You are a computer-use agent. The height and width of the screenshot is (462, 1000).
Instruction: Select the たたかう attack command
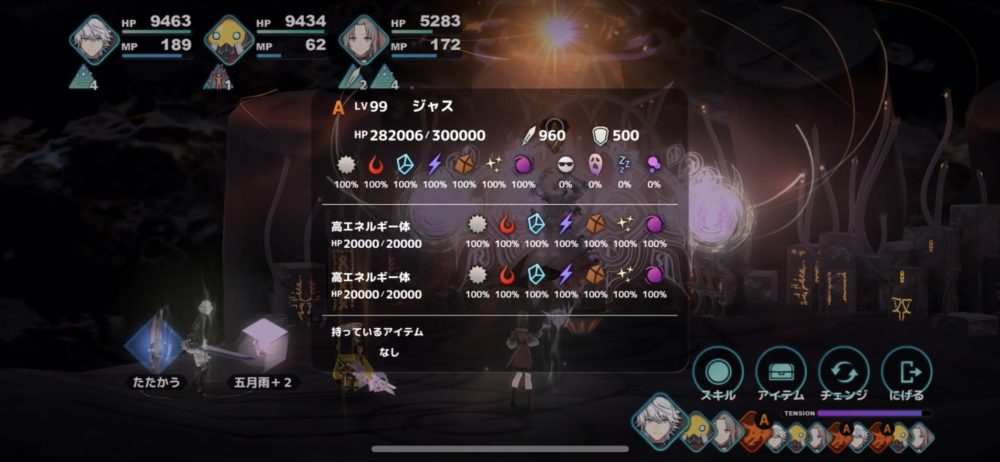153,345
